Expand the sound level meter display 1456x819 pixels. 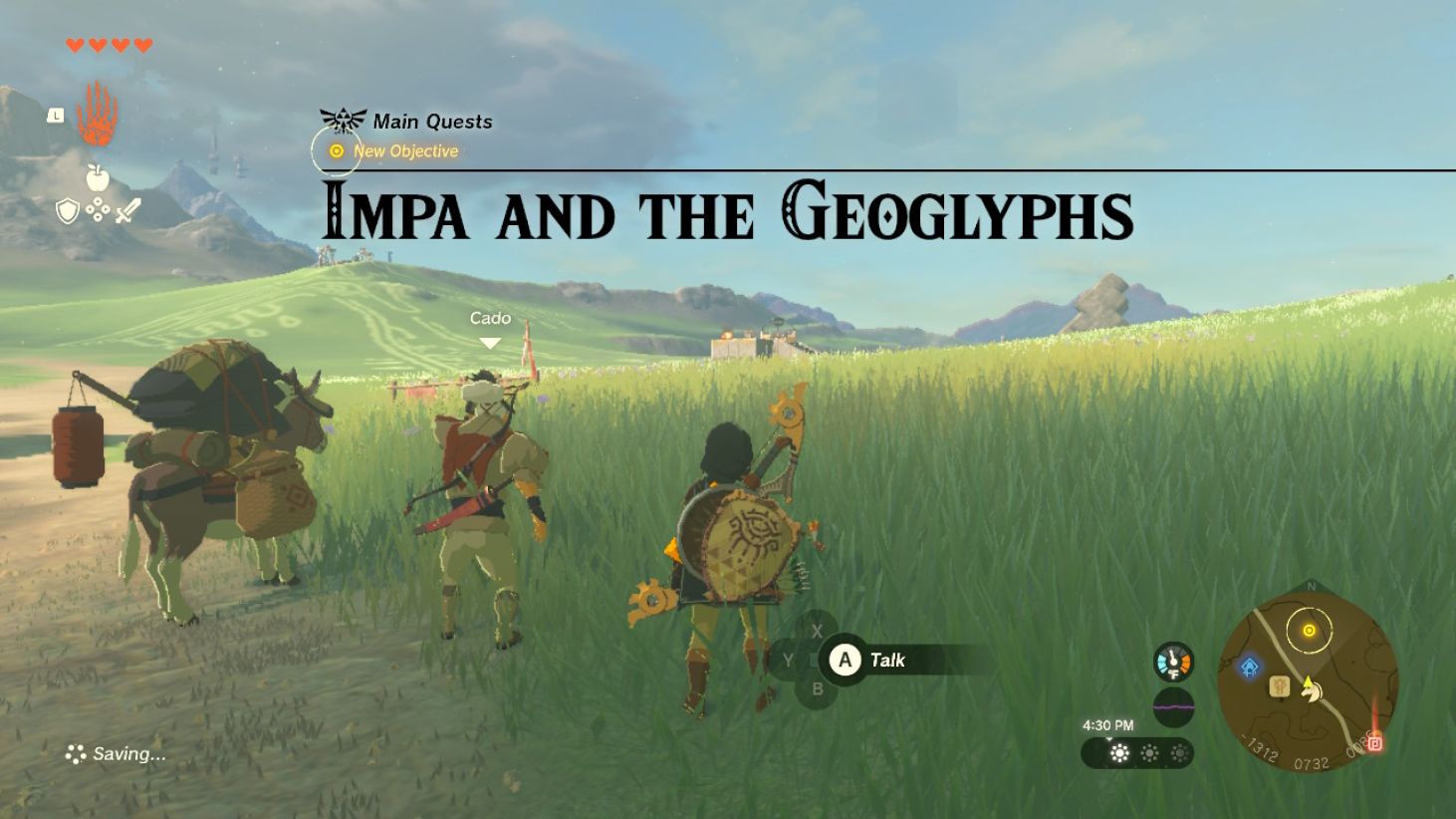tap(1173, 704)
